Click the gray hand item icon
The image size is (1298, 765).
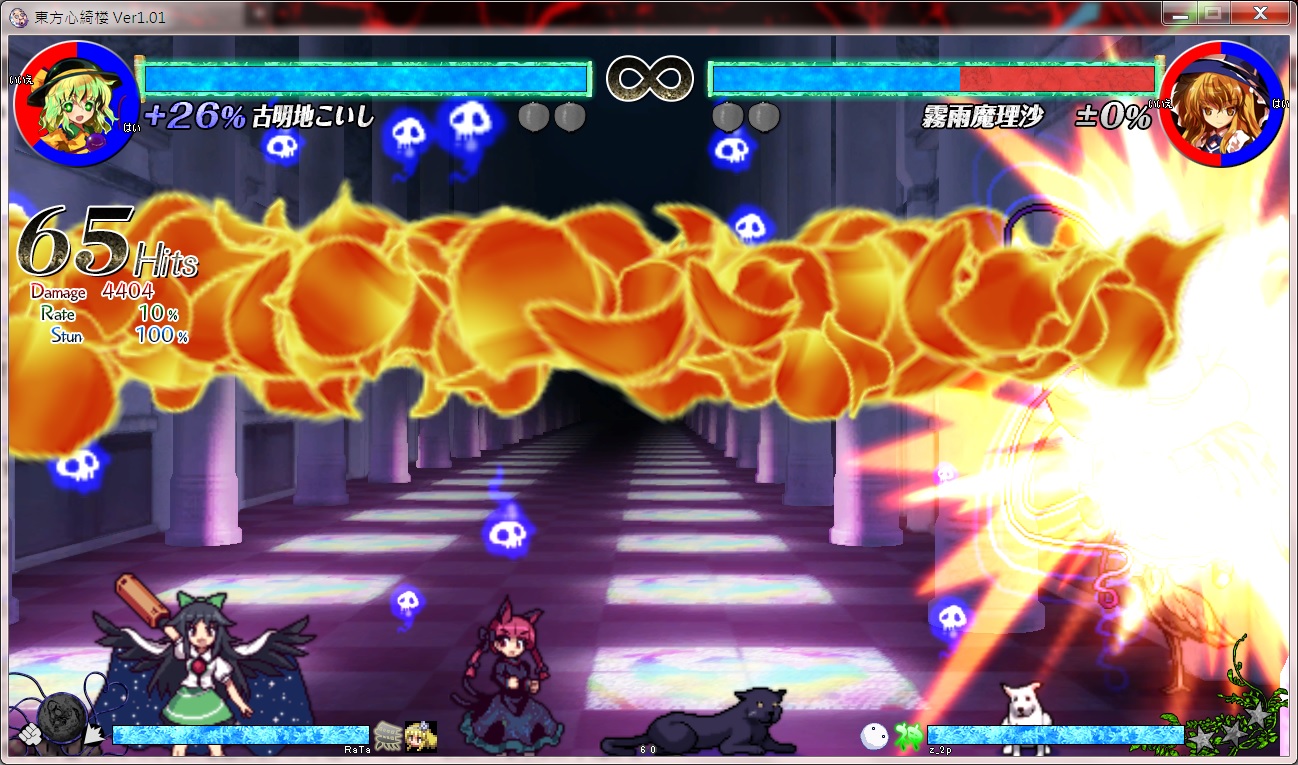(x=388, y=736)
